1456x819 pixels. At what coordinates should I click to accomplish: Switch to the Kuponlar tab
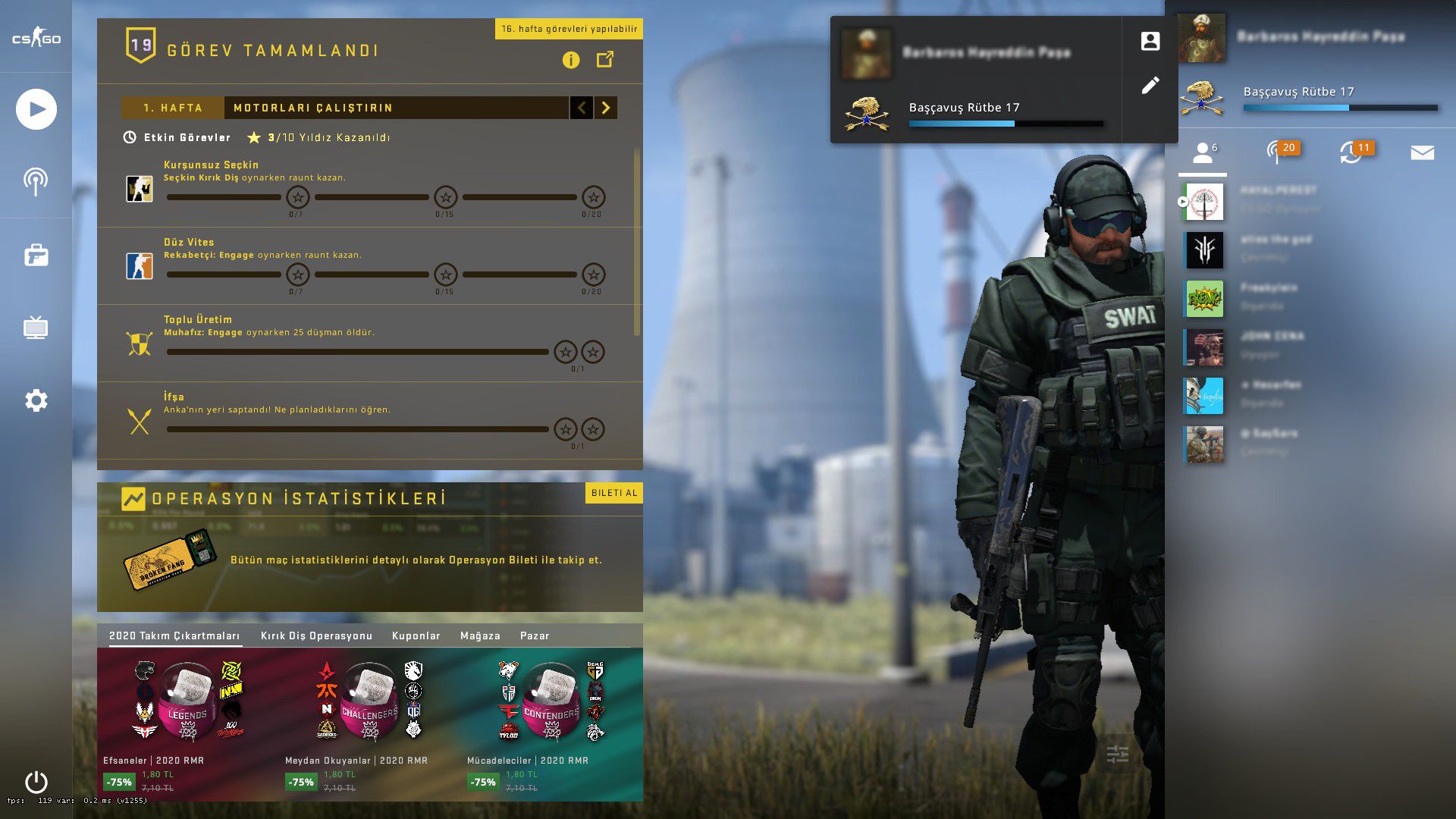click(x=416, y=635)
